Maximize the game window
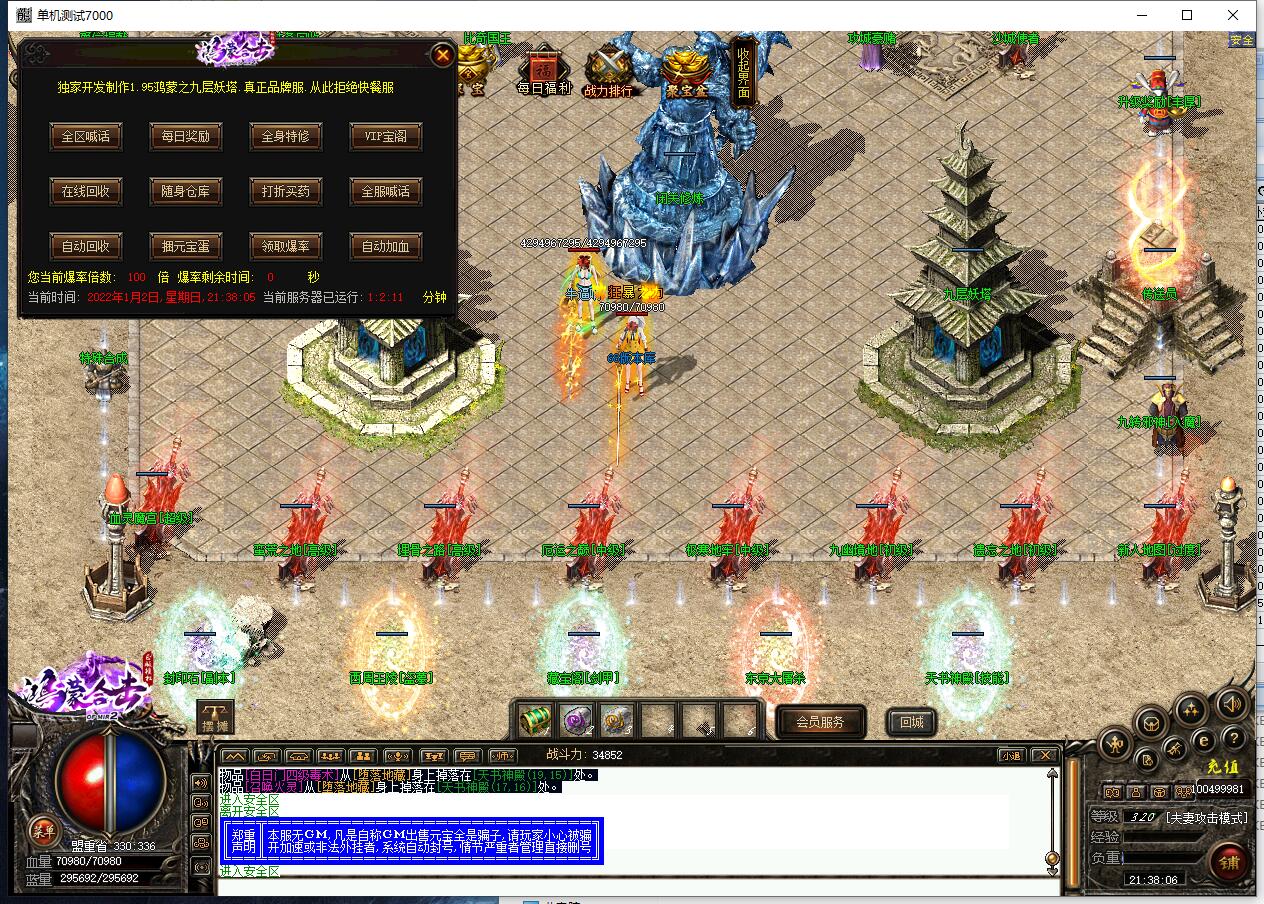The width and height of the screenshot is (1264, 904). (x=1187, y=15)
